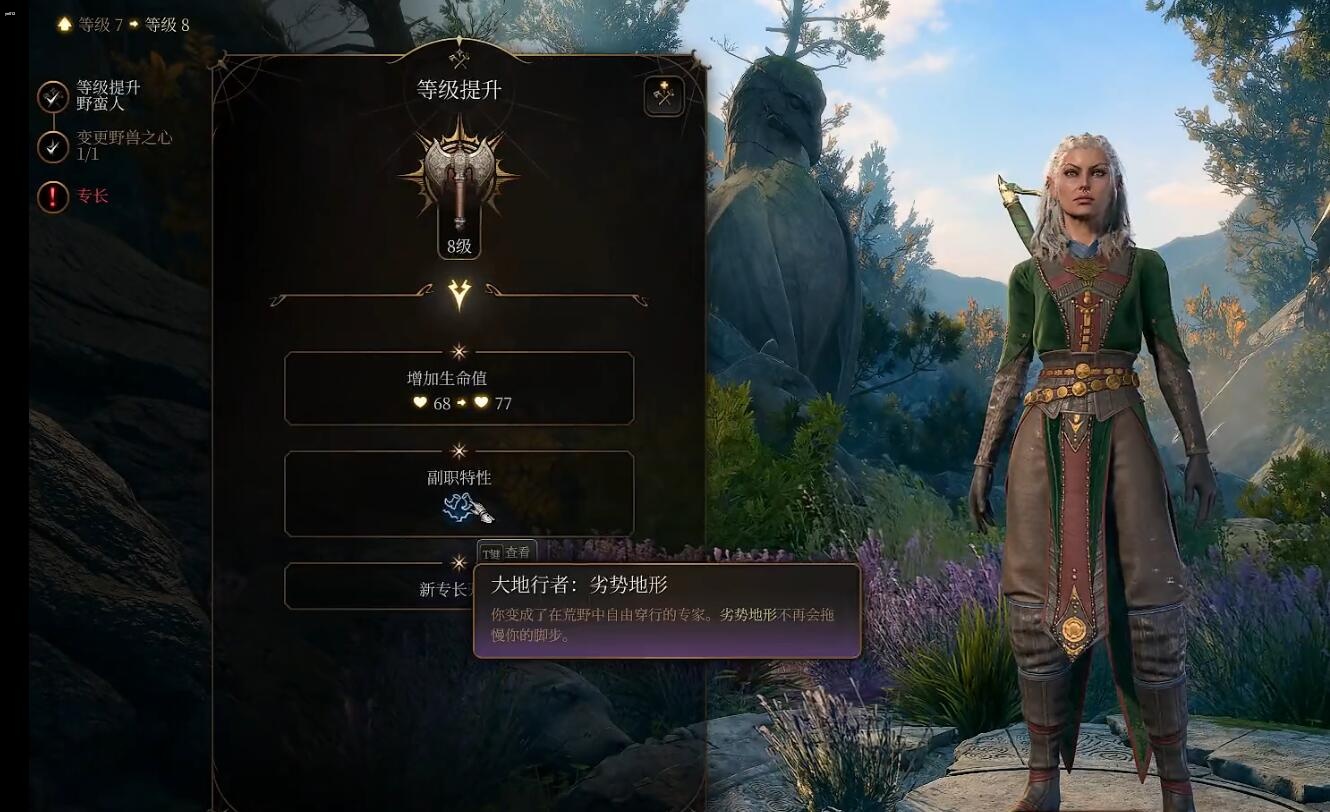Open the 副职特性 subclass feature panel
1330x812 pixels.
[x=459, y=490]
